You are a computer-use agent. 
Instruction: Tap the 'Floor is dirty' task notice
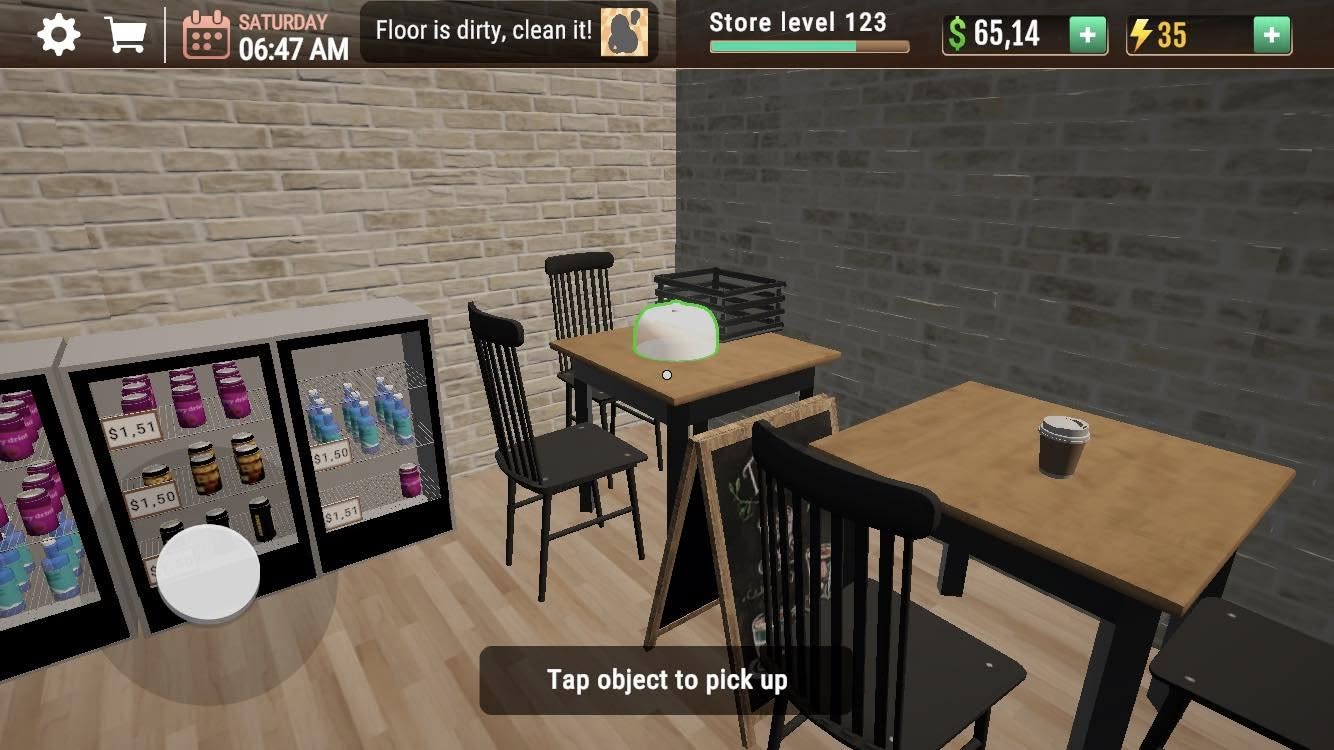[x=509, y=31]
